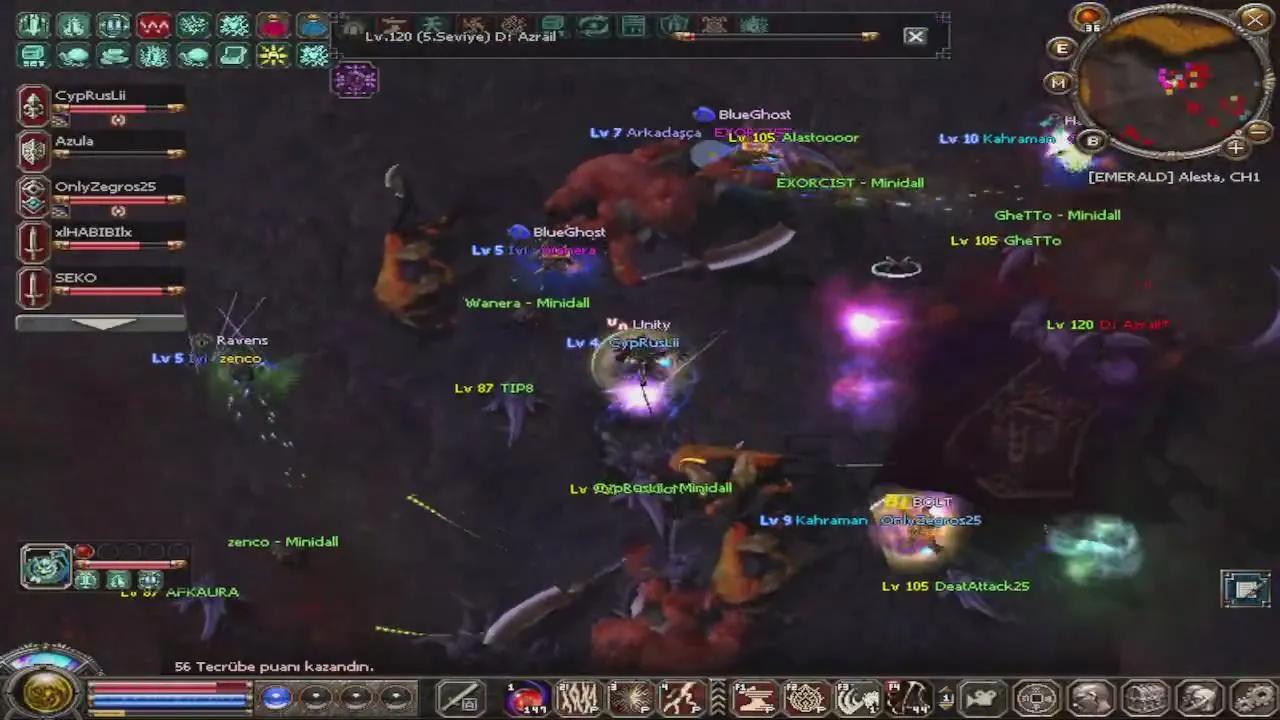The width and height of the screenshot is (1280, 720).
Task: Close the Di Azrail target info window
Action: 914,36
